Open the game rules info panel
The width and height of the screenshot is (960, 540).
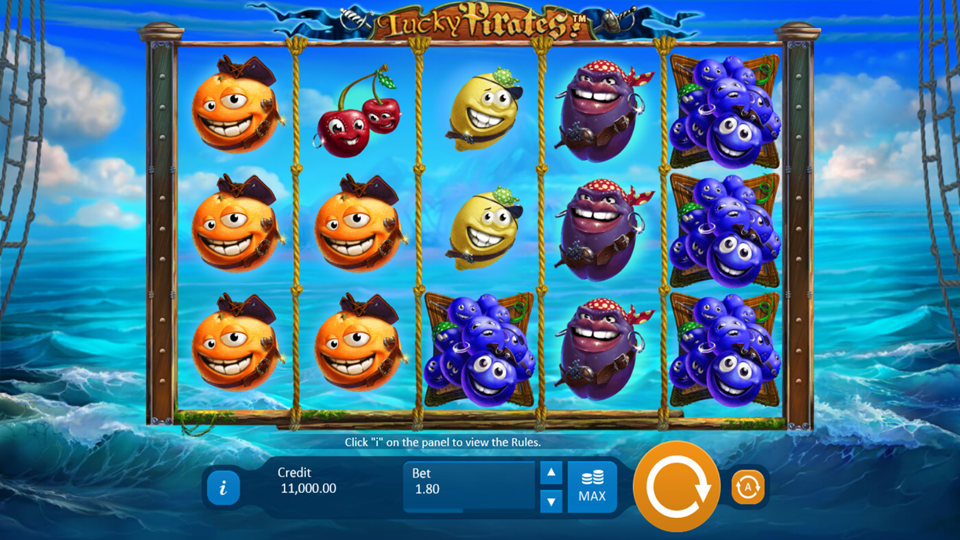coord(223,488)
